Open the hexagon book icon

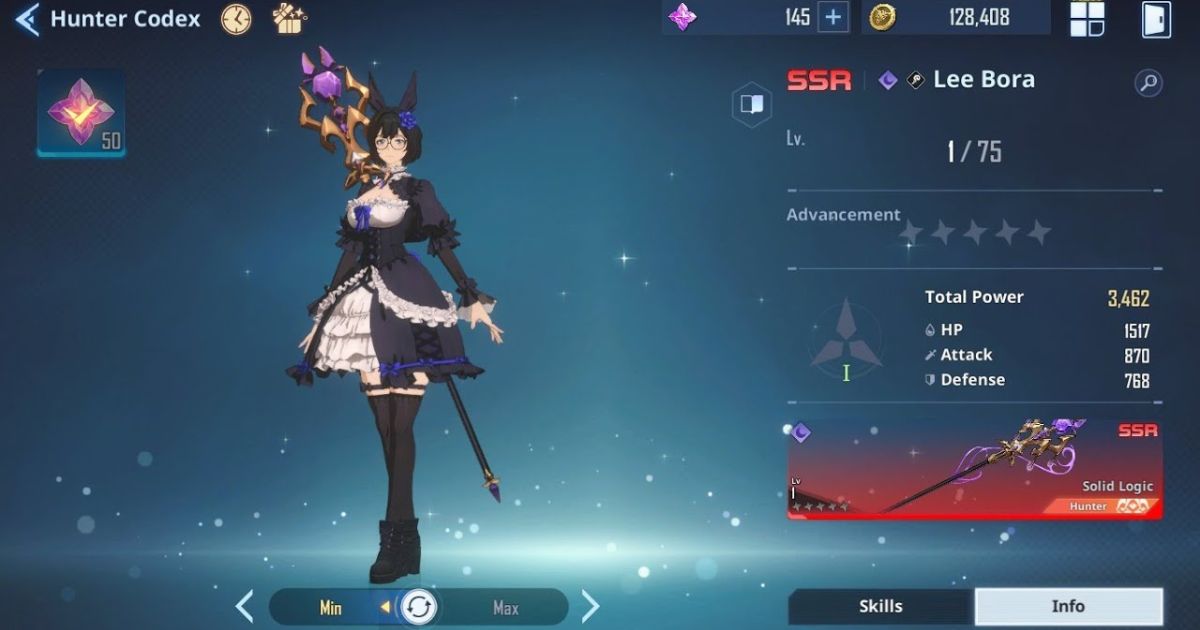point(752,105)
